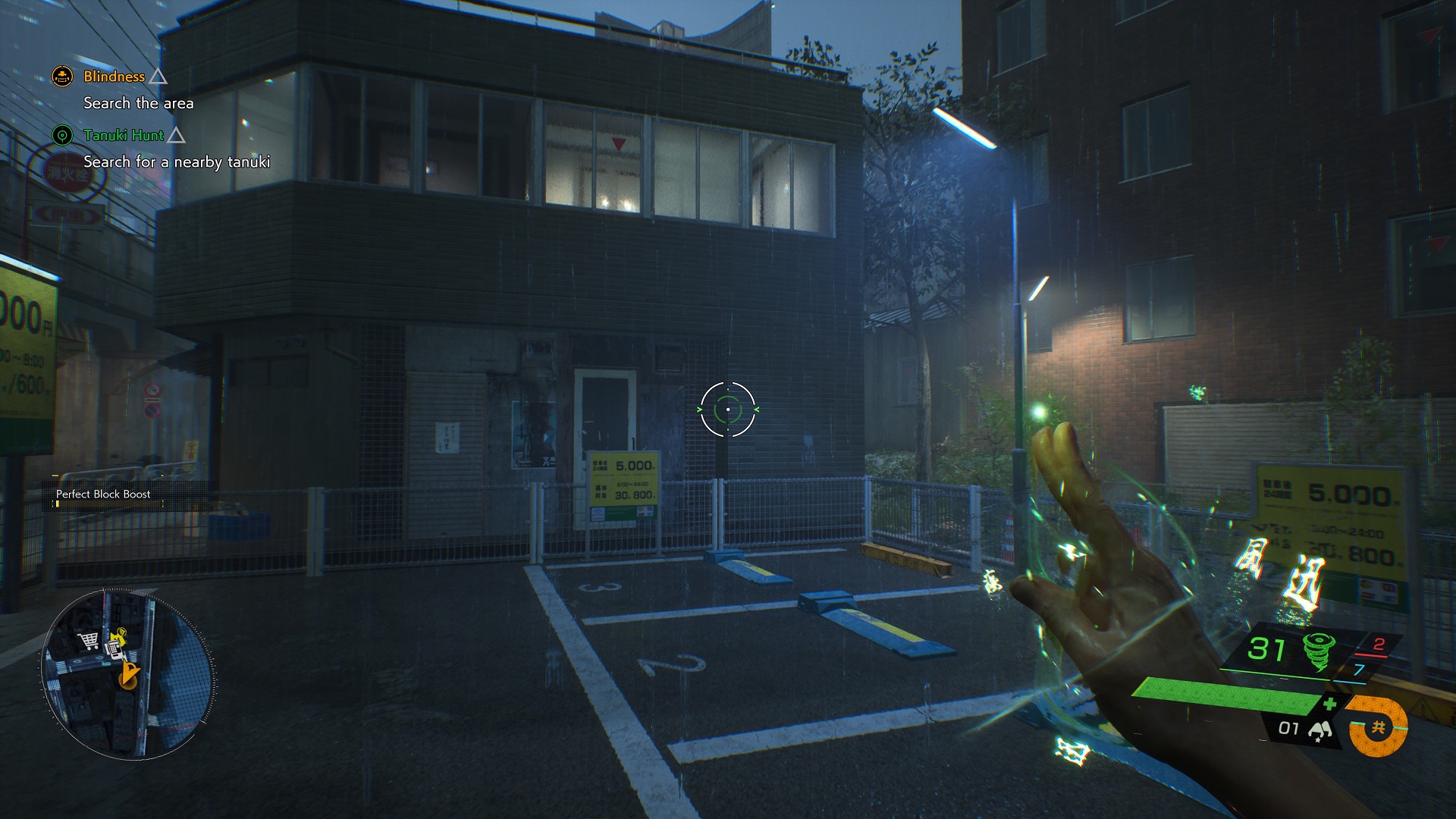Screen dimensions: 1456x819
Task: Click the orange synergy ring gauge
Action: (1379, 728)
